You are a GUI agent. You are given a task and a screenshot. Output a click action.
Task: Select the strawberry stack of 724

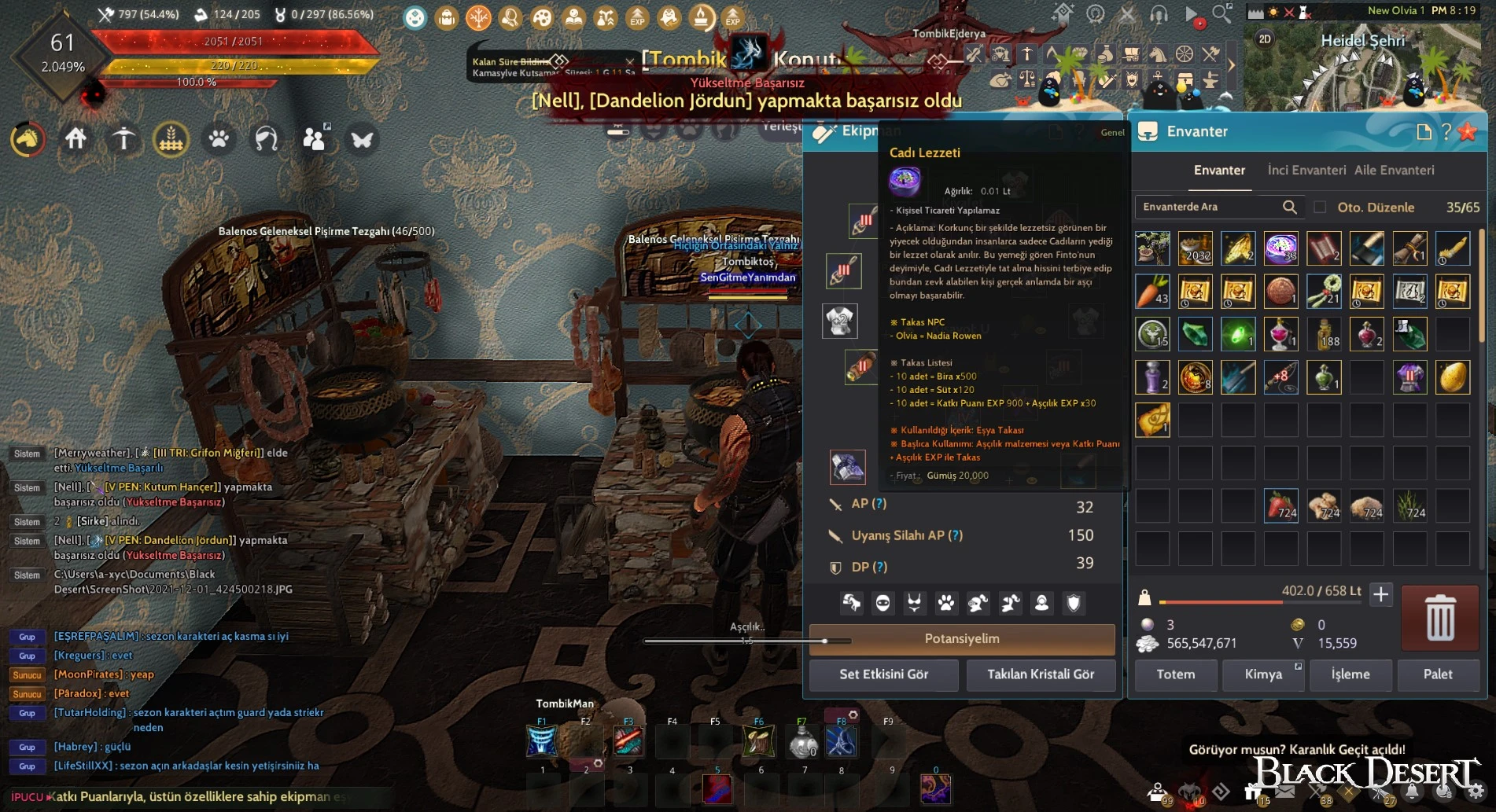click(1281, 505)
